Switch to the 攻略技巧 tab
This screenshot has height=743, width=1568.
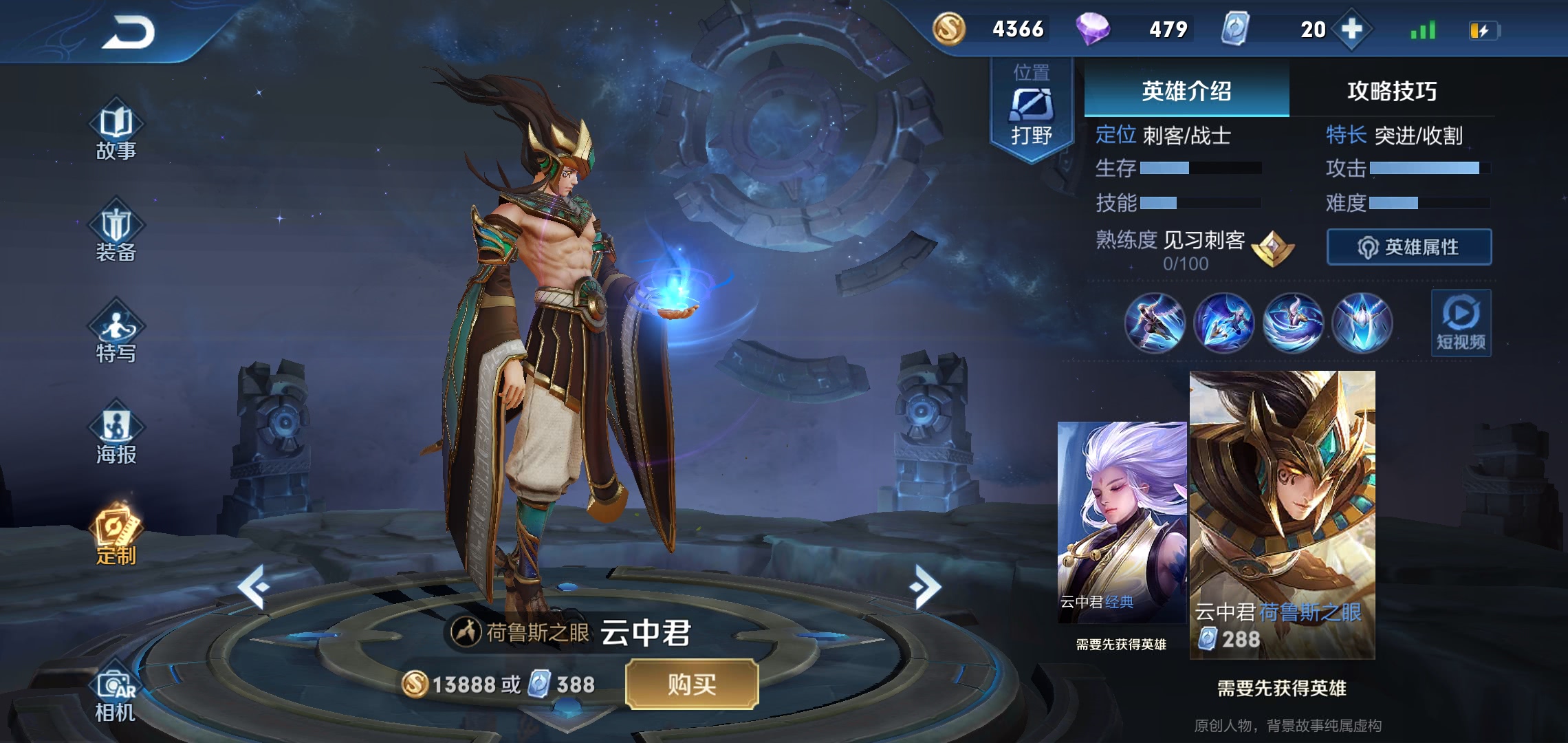1392,91
